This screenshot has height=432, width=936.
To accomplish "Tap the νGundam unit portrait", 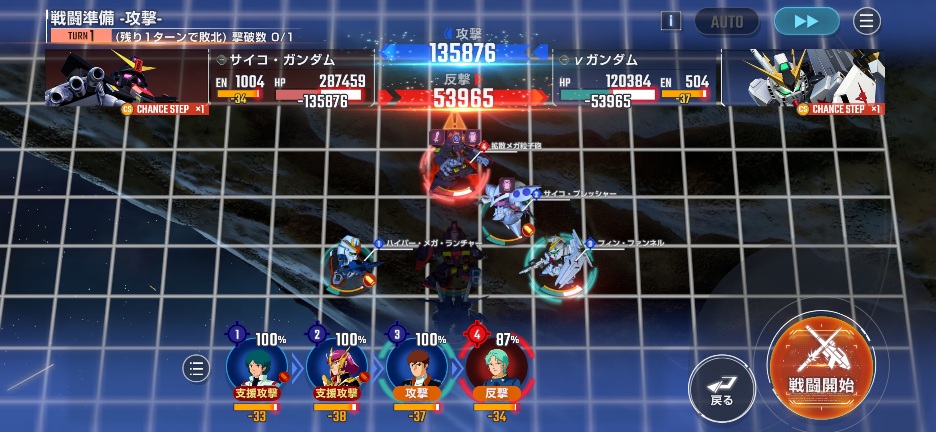I will coord(816,78).
